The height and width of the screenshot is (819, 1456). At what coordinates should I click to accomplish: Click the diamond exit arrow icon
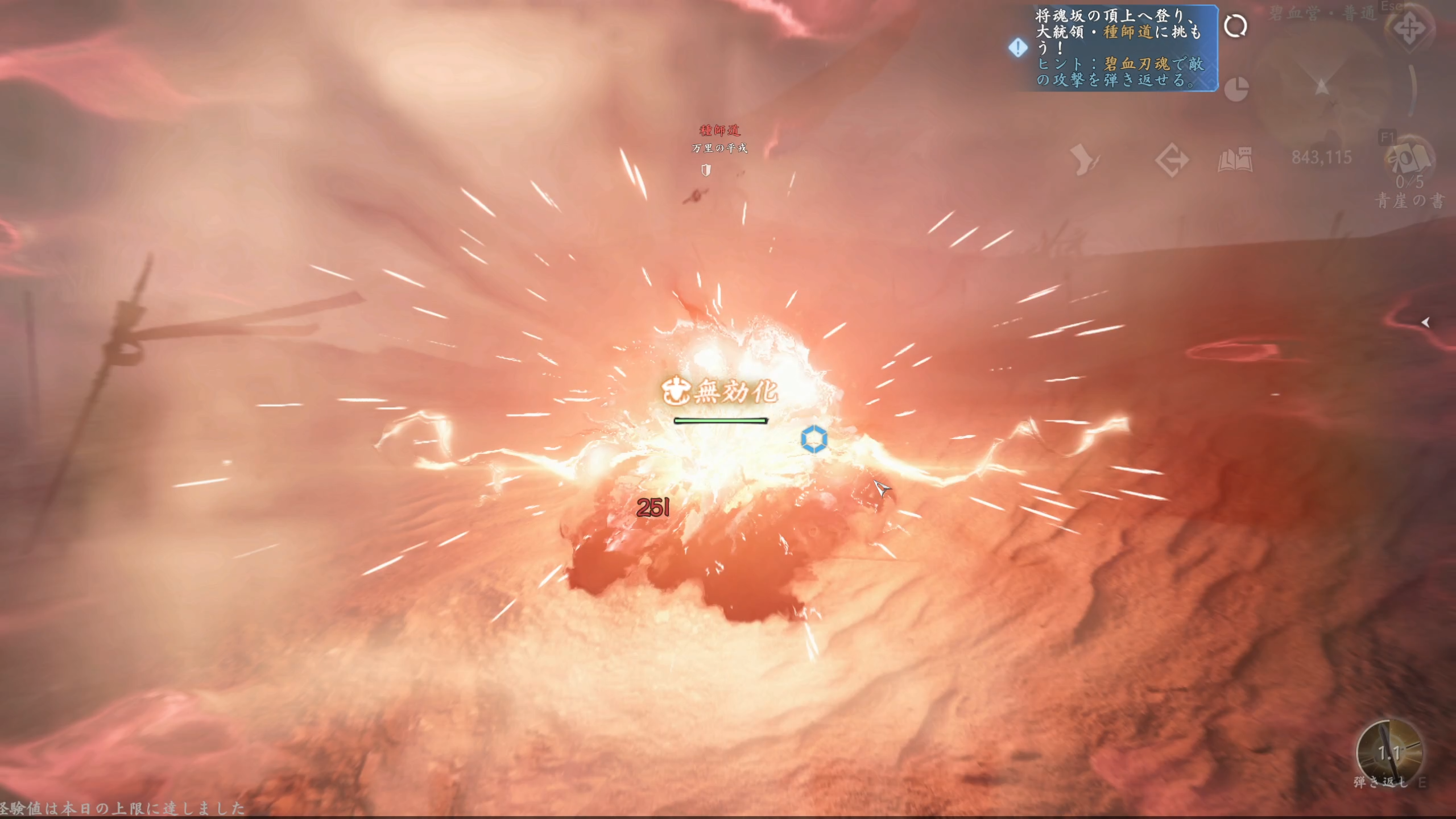[1172, 160]
